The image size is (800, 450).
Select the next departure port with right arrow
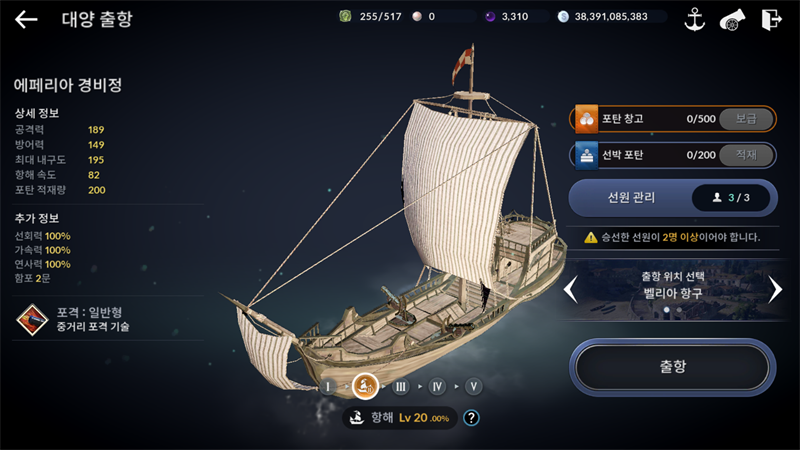click(775, 290)
